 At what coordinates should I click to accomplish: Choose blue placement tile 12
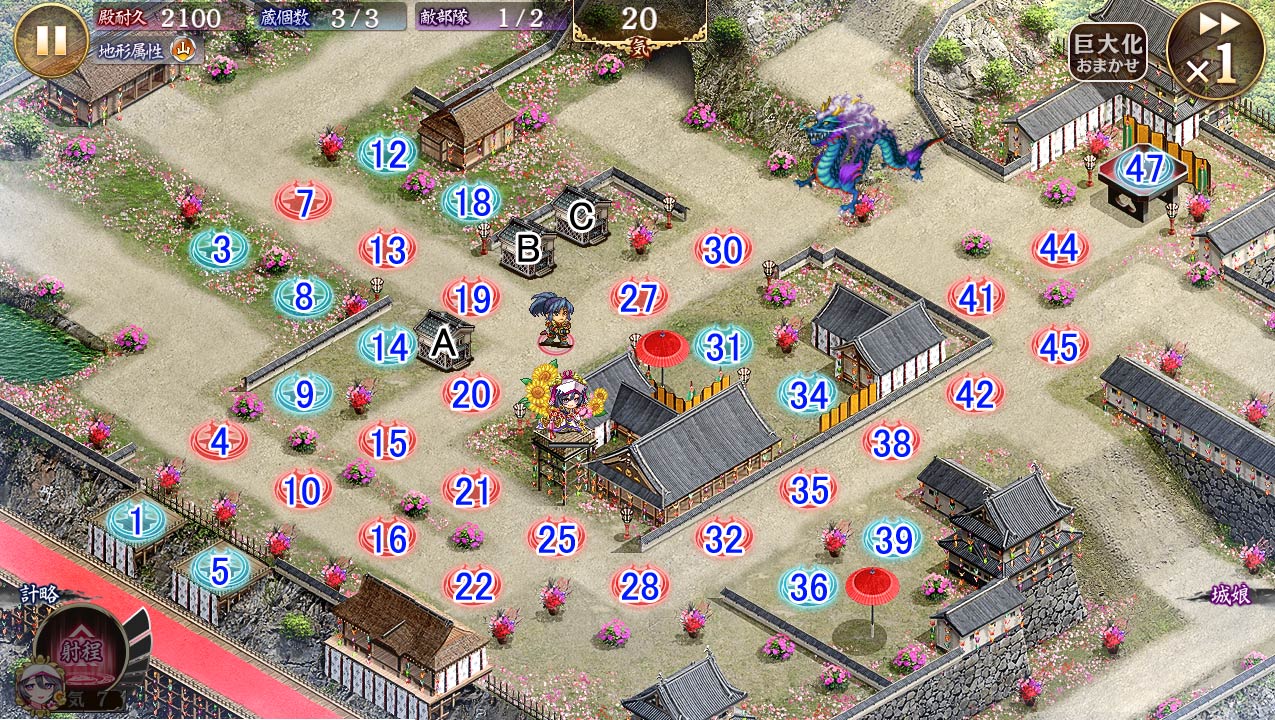click(388, 154)
